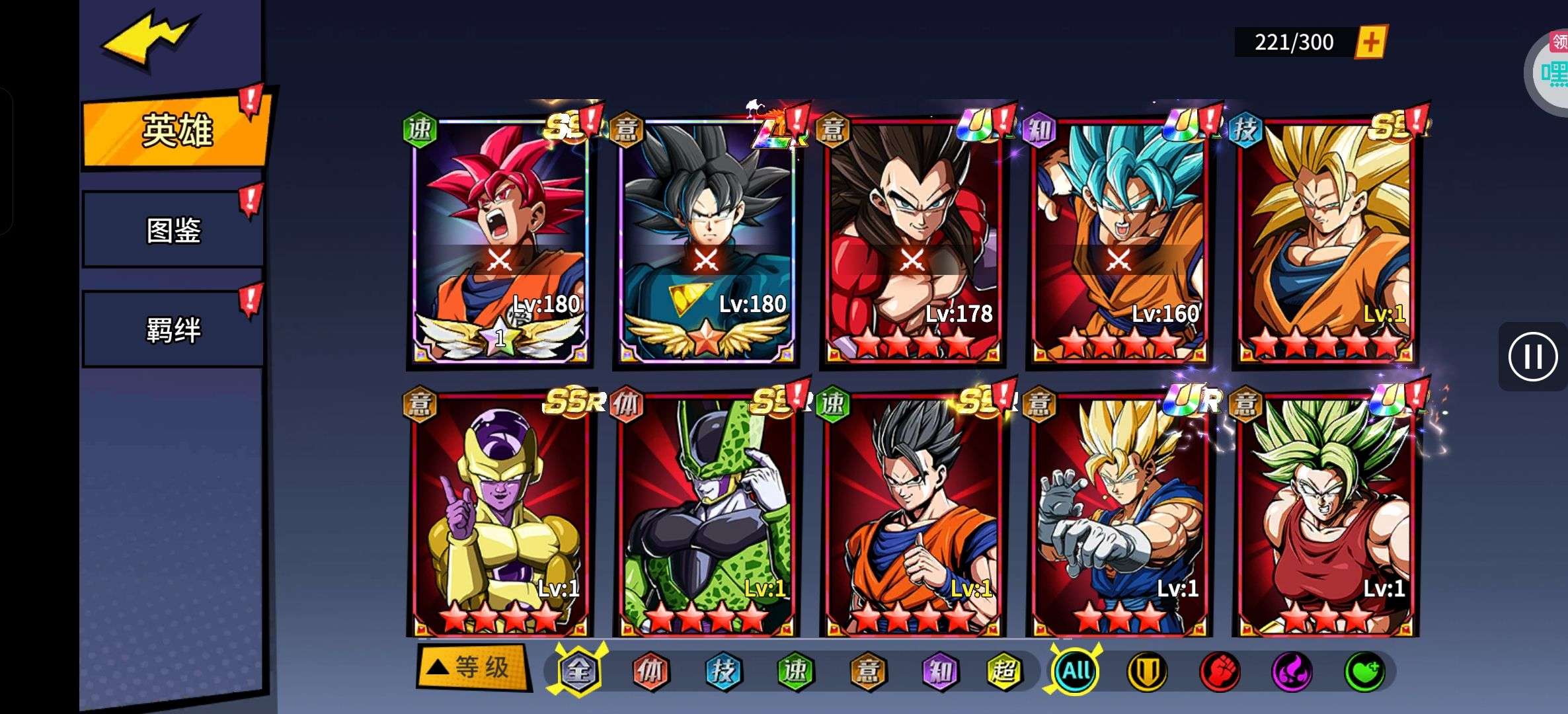Select the Super Saiyan 3 Goku card
1568x714 pixels.
click(x=1325, y=241)
